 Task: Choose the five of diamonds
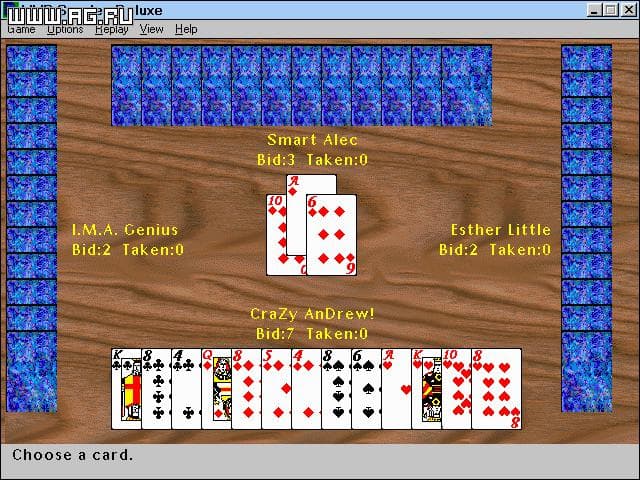click(275, 388)
